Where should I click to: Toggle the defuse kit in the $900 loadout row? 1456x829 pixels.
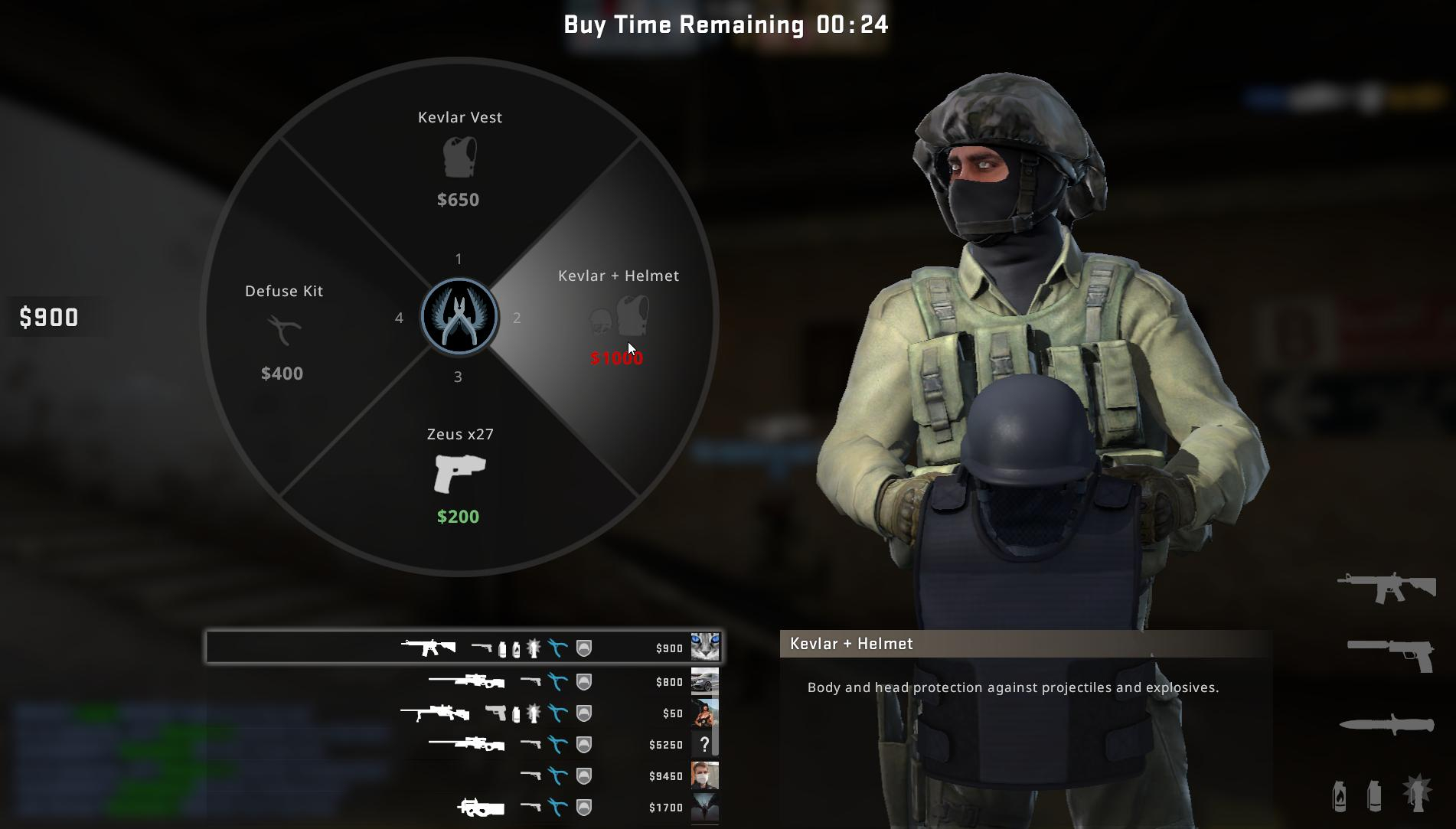(x=558, y=648)
